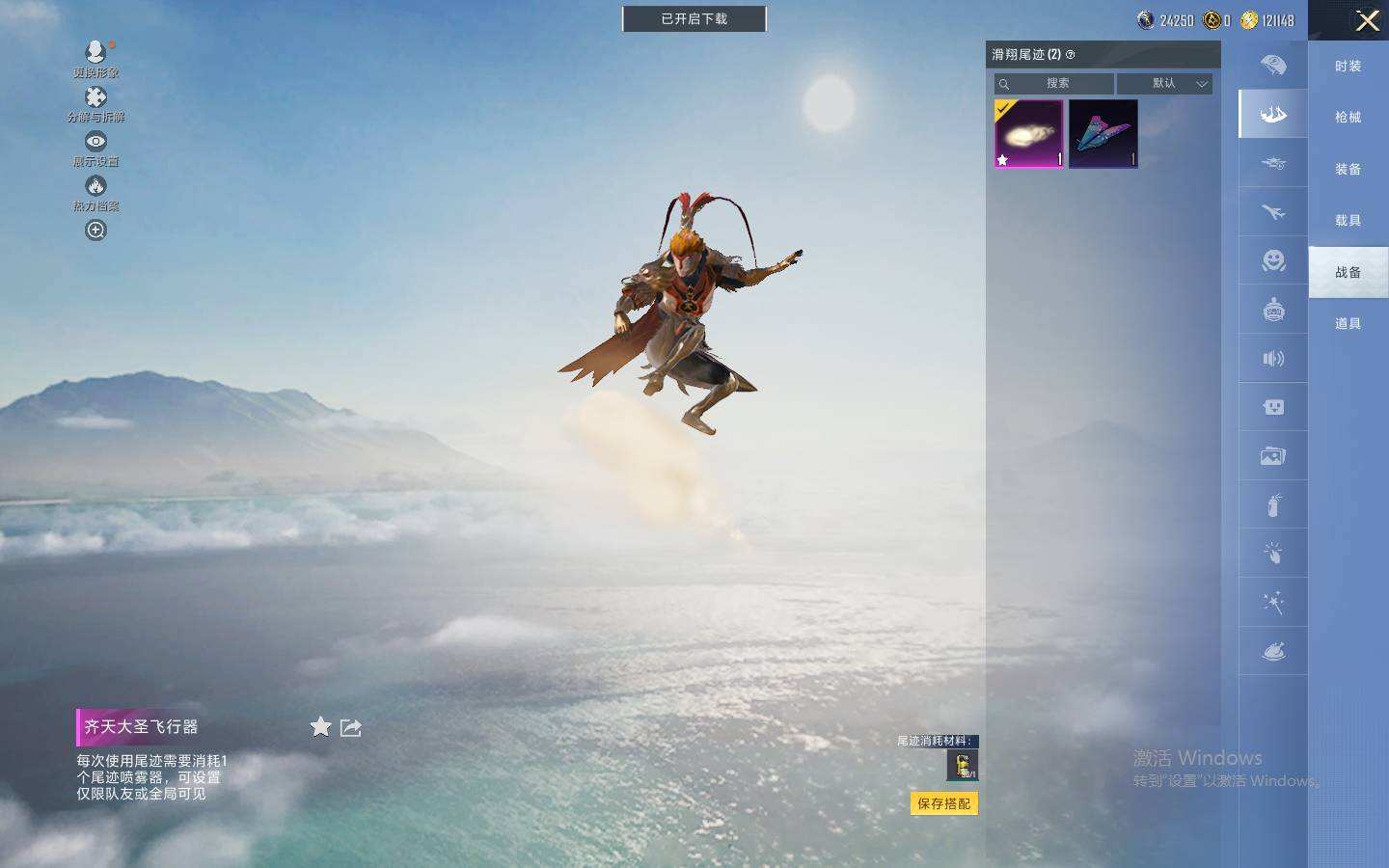Open 更换形象 character change
1389x868 pixels.
(95, 57)
